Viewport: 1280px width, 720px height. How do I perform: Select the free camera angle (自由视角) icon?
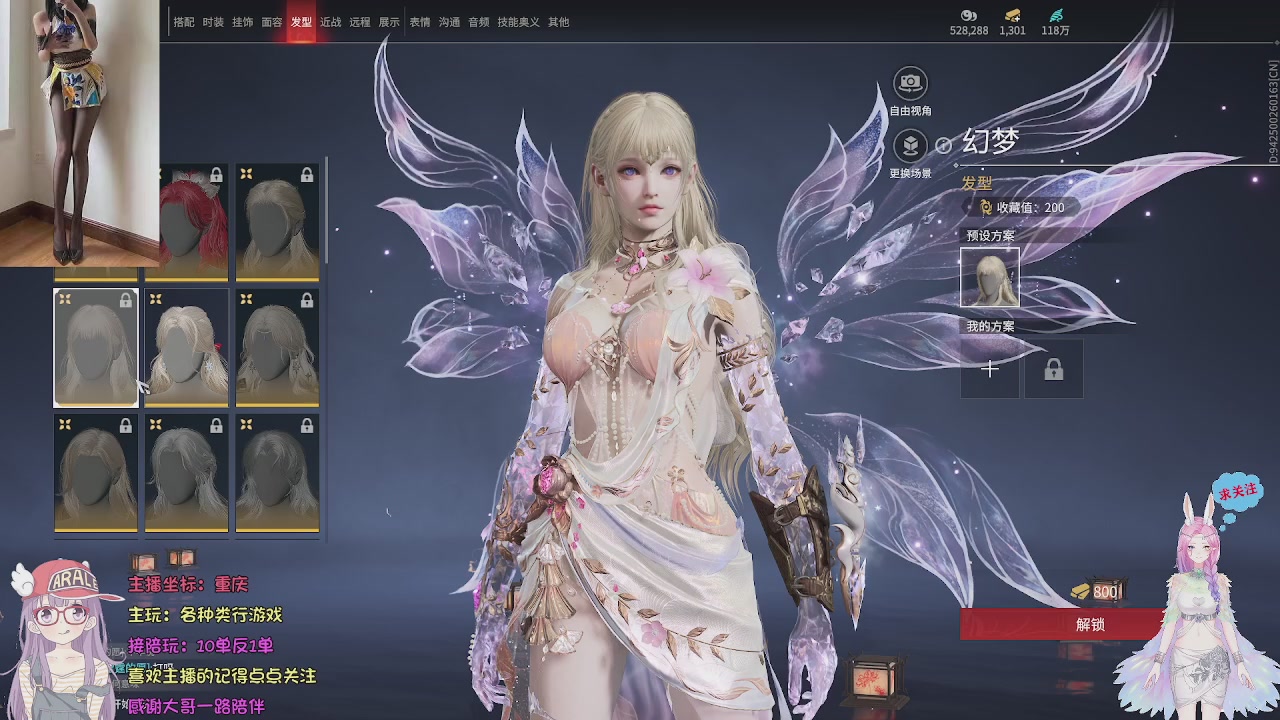pos(908,83)
